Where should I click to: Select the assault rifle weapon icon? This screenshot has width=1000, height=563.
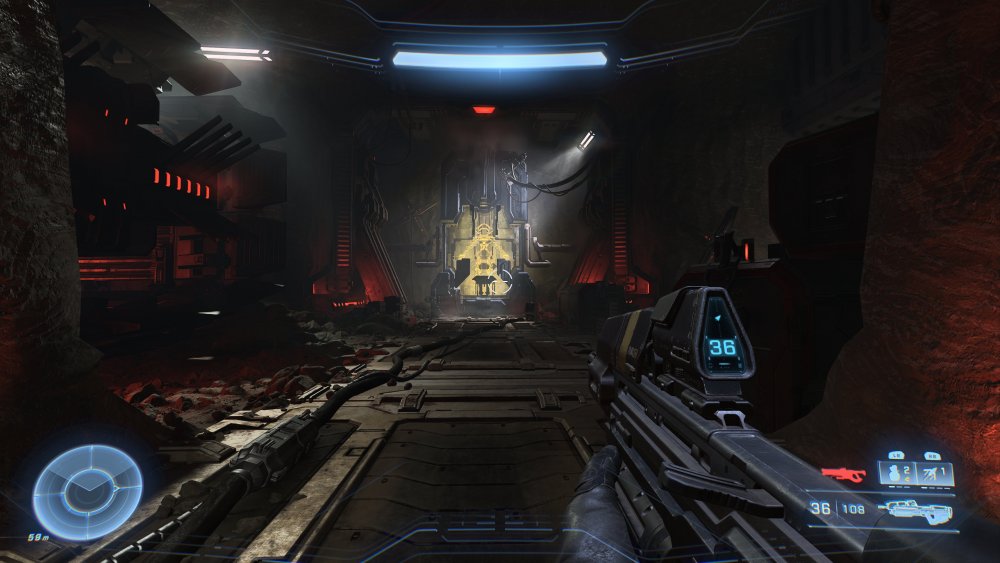916,510
